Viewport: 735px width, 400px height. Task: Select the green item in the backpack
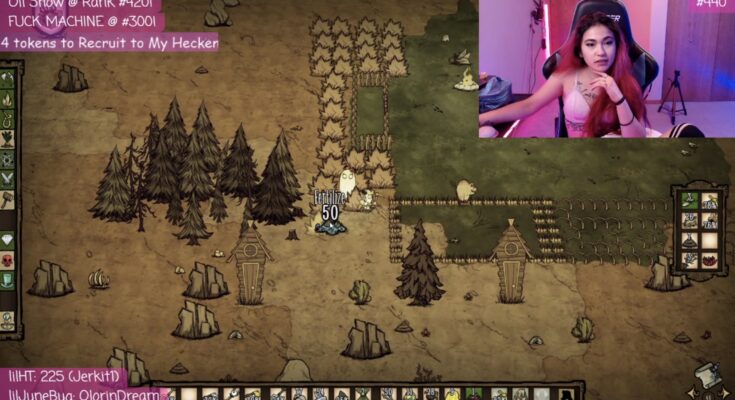pos(690,200)
